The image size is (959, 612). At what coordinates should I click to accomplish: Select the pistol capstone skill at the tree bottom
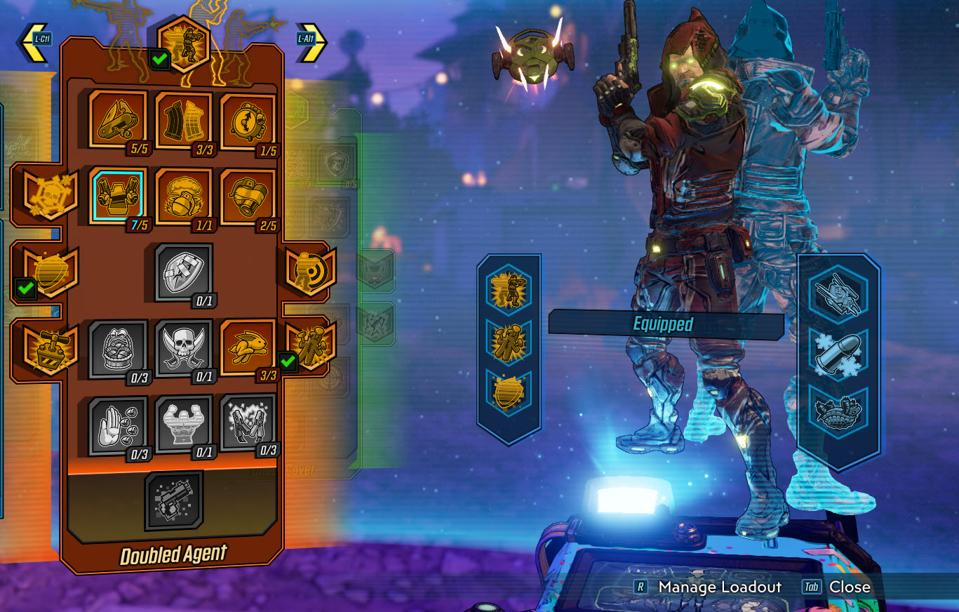coord(173,500)
